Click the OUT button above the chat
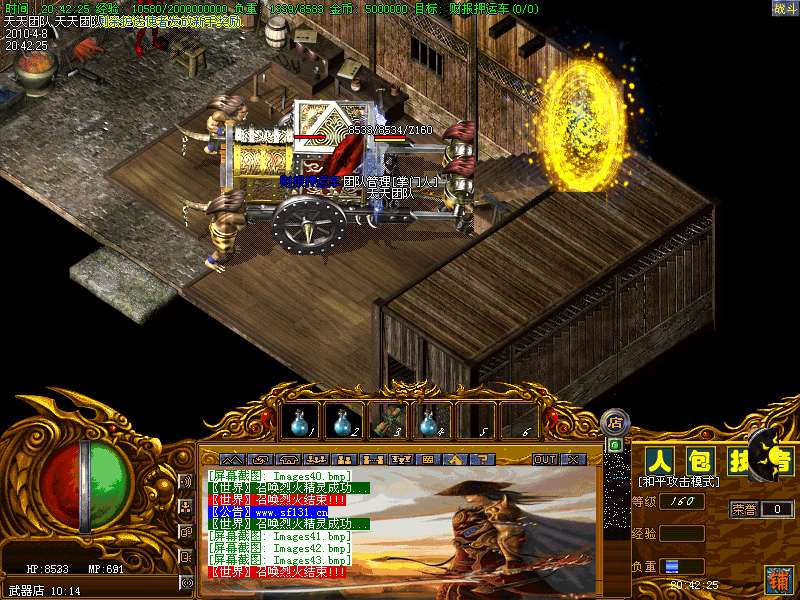The image size is (800, 600). pyautogui.click(x=545, y=459)
